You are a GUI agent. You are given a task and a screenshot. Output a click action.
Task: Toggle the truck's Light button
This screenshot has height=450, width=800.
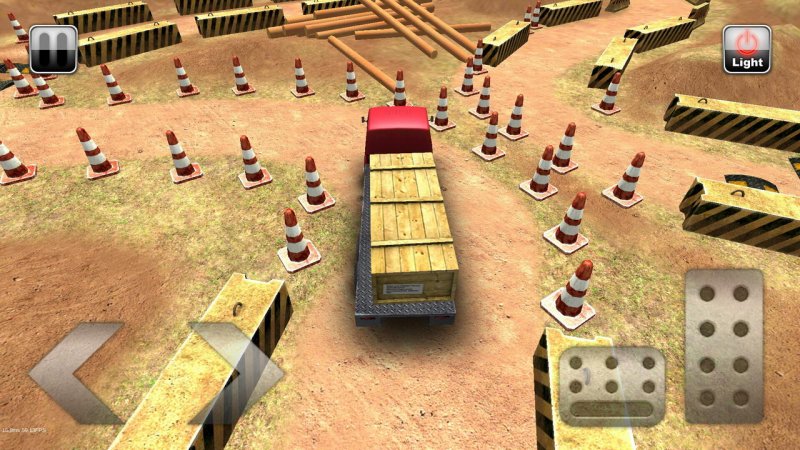click(747, 49)
